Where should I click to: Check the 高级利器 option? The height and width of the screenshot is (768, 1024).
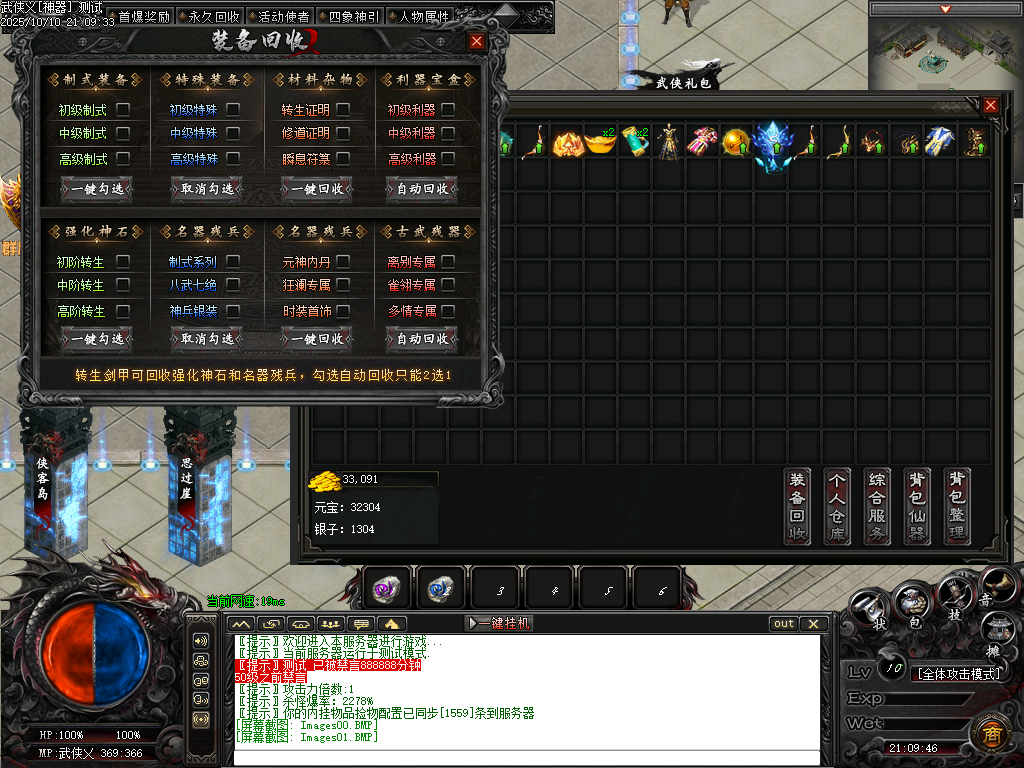pyautogui.click(x=448, y=159)
